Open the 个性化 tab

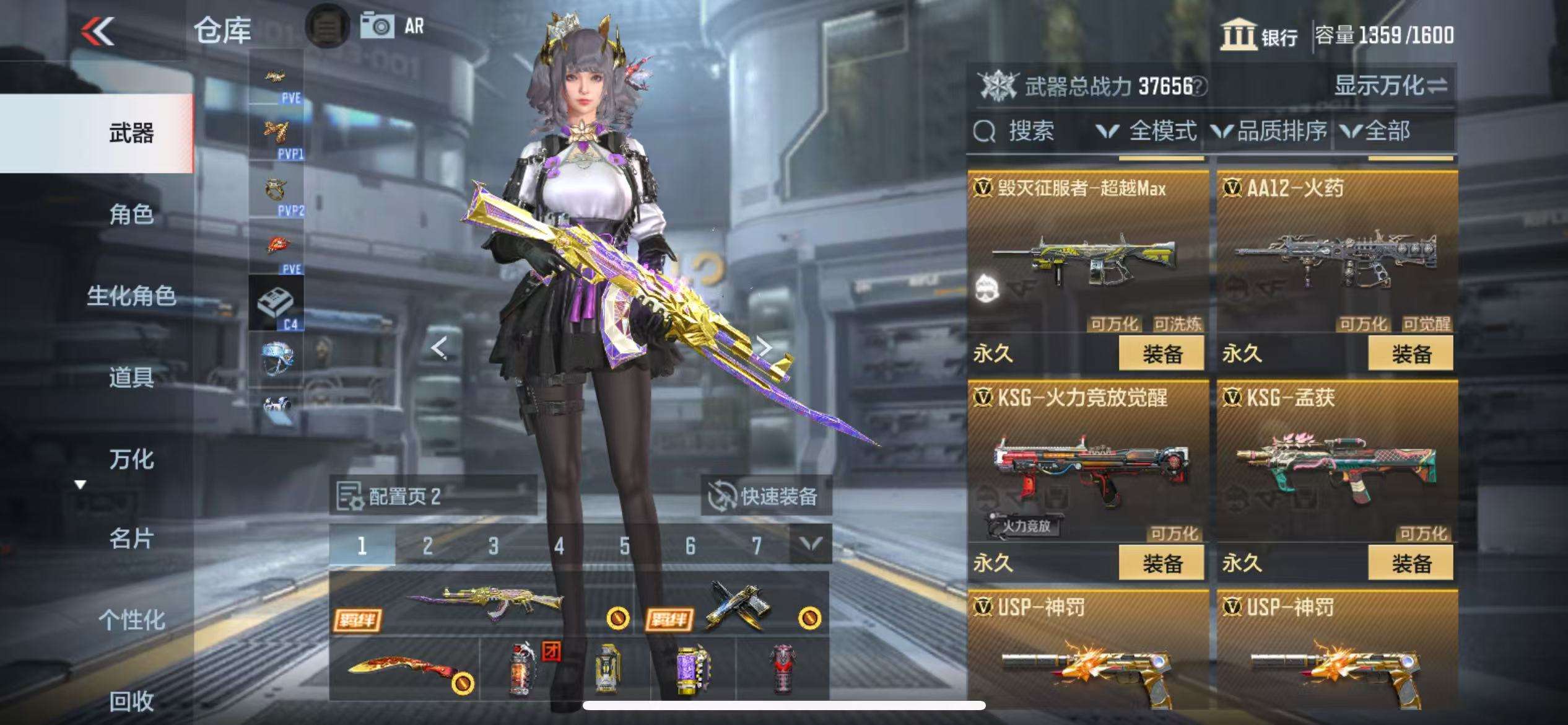pos(131,620)
